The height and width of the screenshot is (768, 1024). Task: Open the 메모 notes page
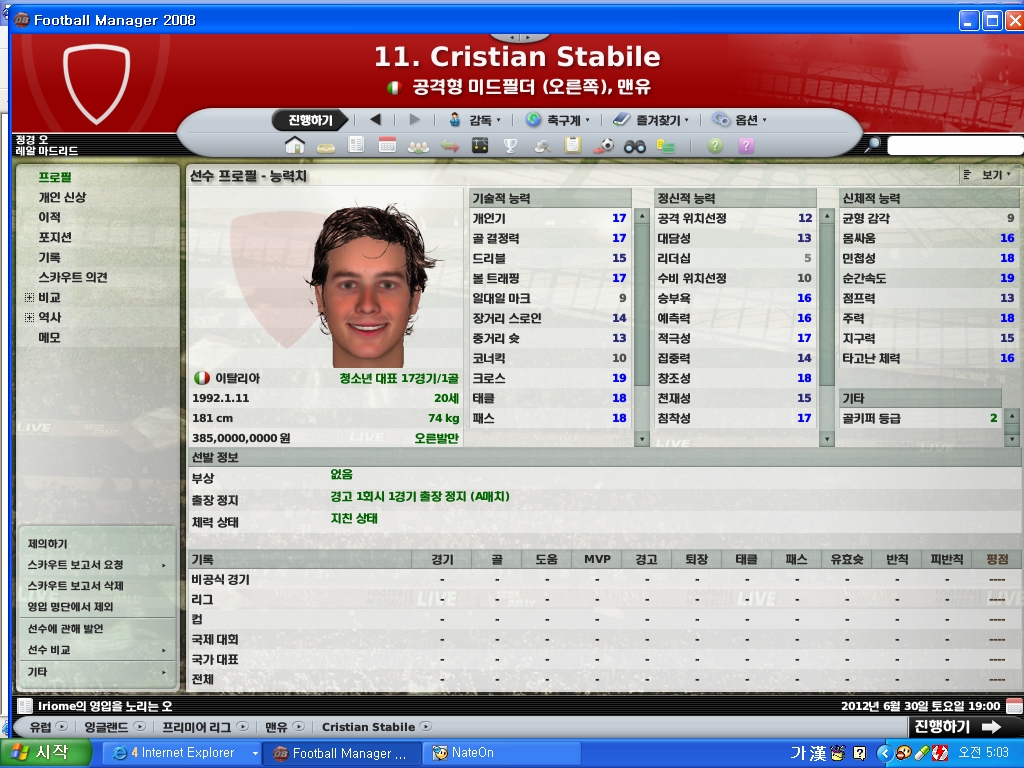(50, 337)
